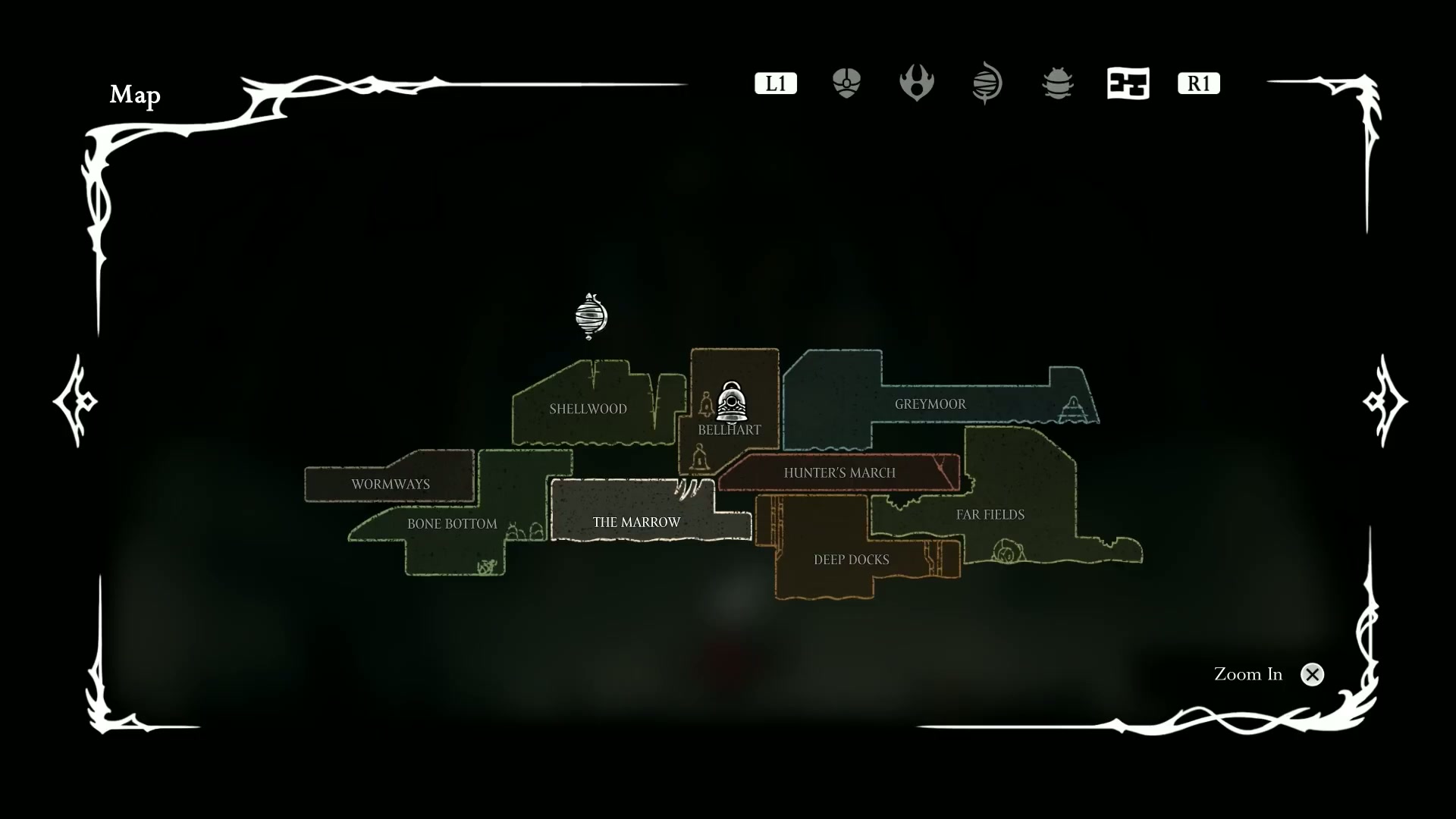Switch to the map tab icon
Image resolution: width=1456 pixels, height=819 pixels.
coord(1128,83)
